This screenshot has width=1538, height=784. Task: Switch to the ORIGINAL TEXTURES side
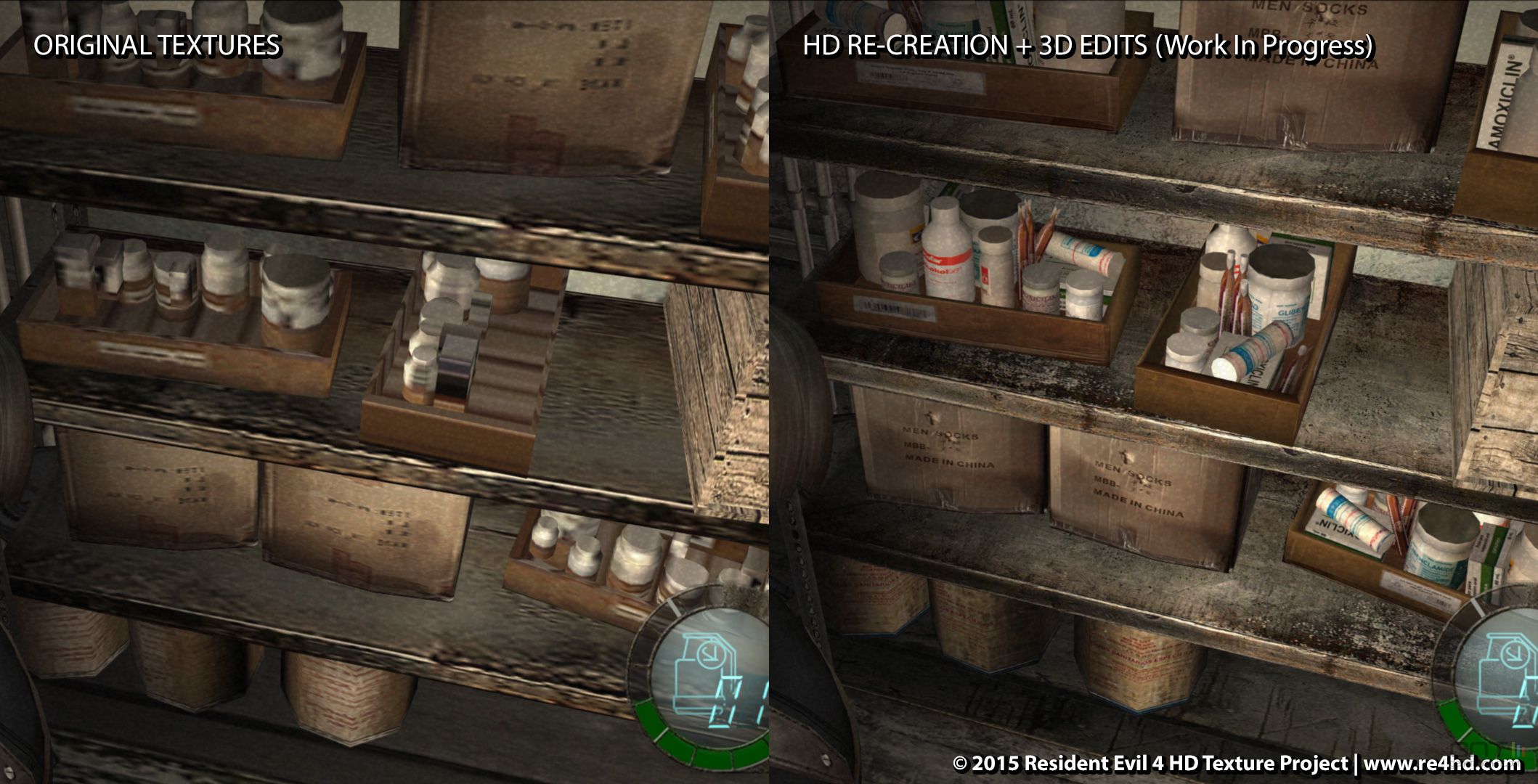pos(156,47)
